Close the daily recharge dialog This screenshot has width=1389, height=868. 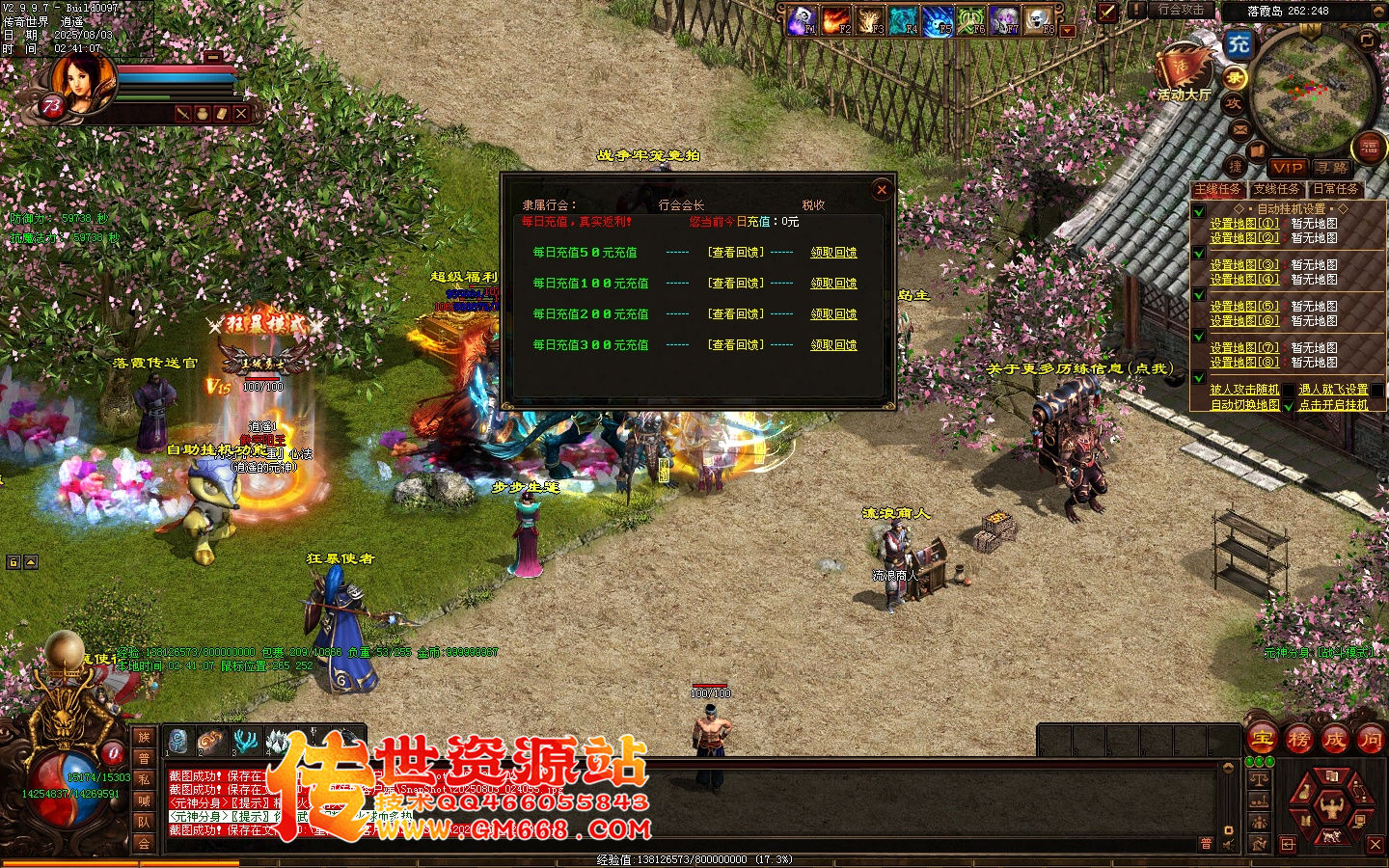click(881, 190)
